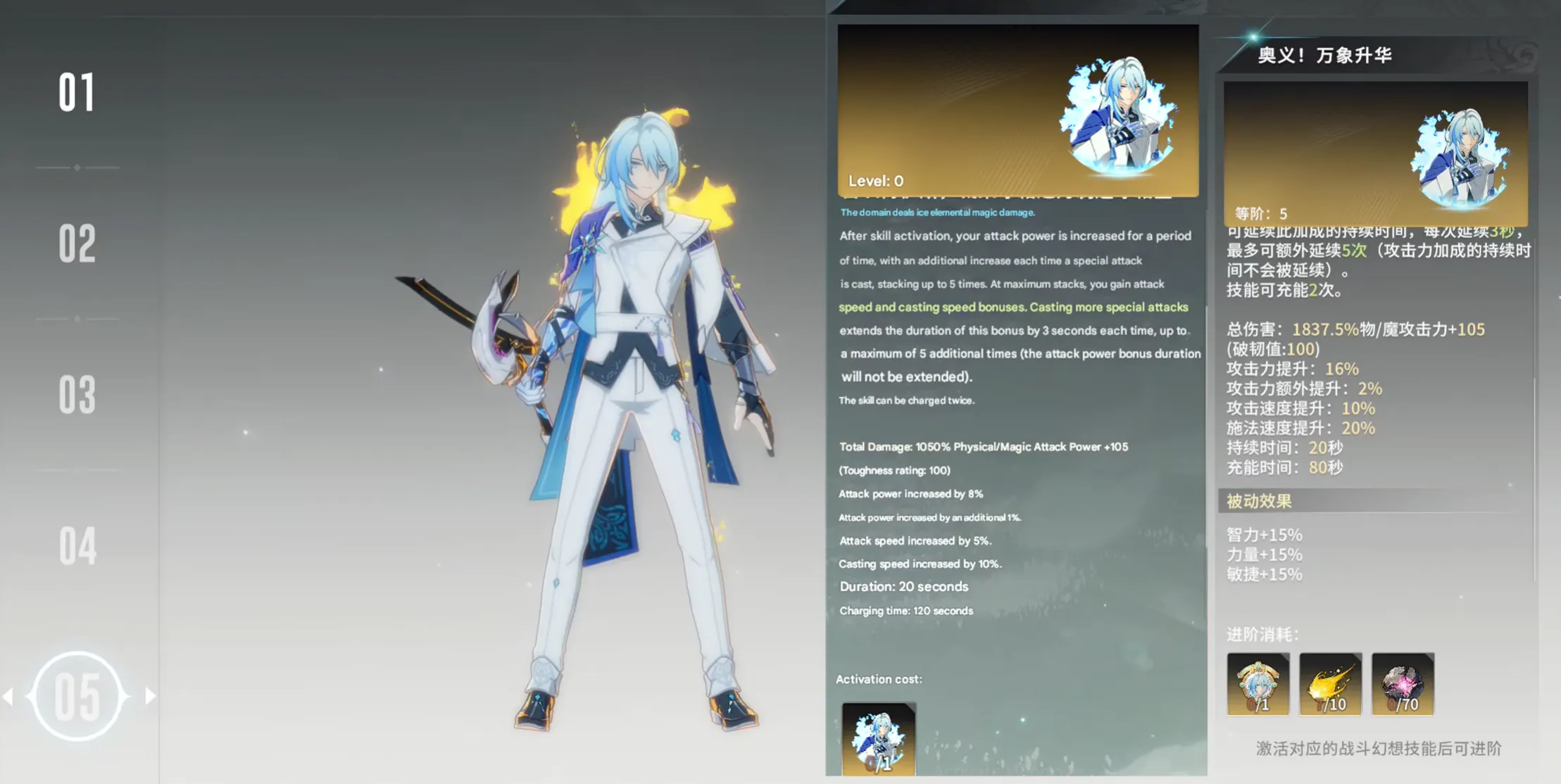Click the right arrow beside stage 05
Viewport: 1561px width, 784px height.
[150, 697]
